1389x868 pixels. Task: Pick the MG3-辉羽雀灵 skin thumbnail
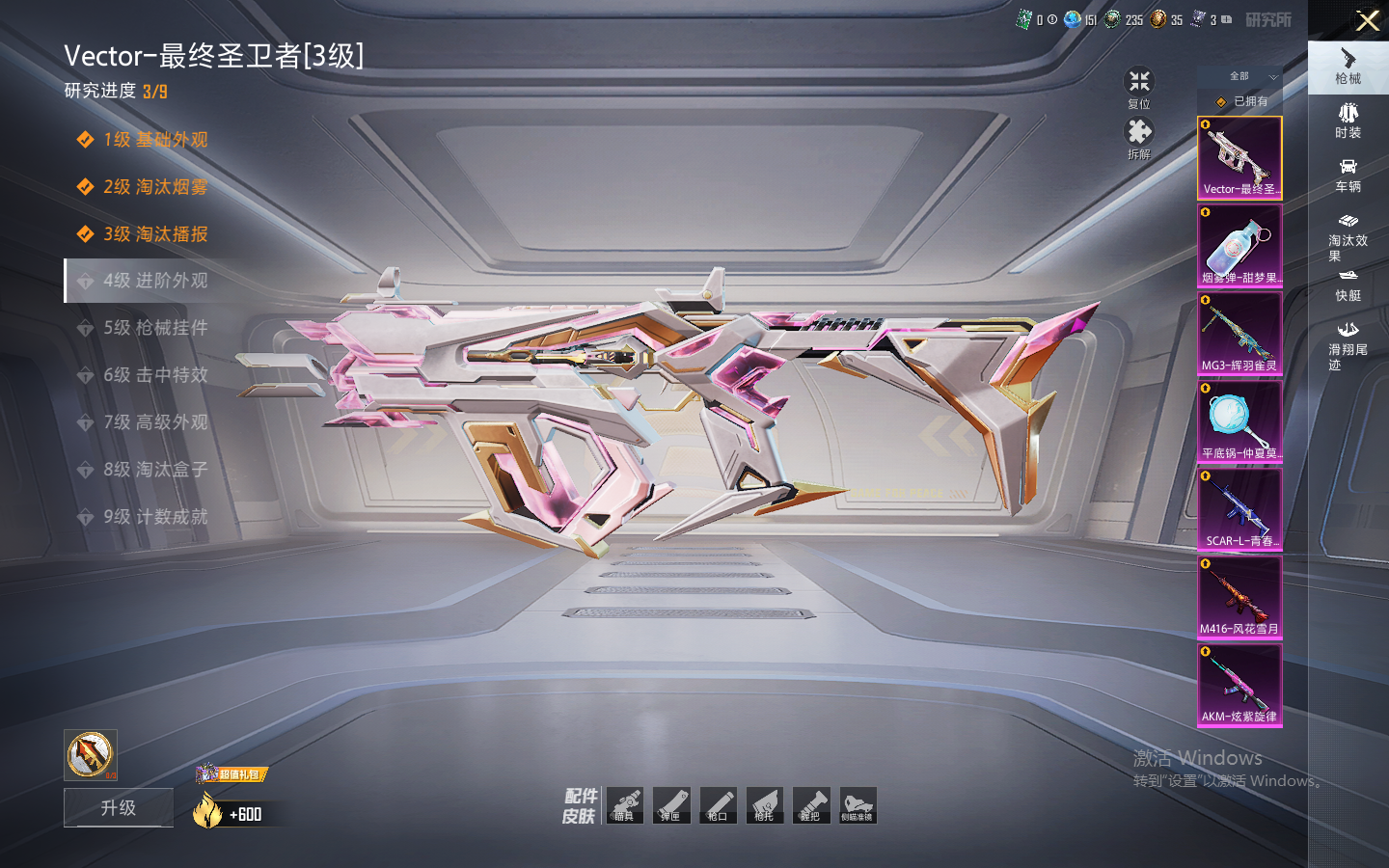[1239, 334]
